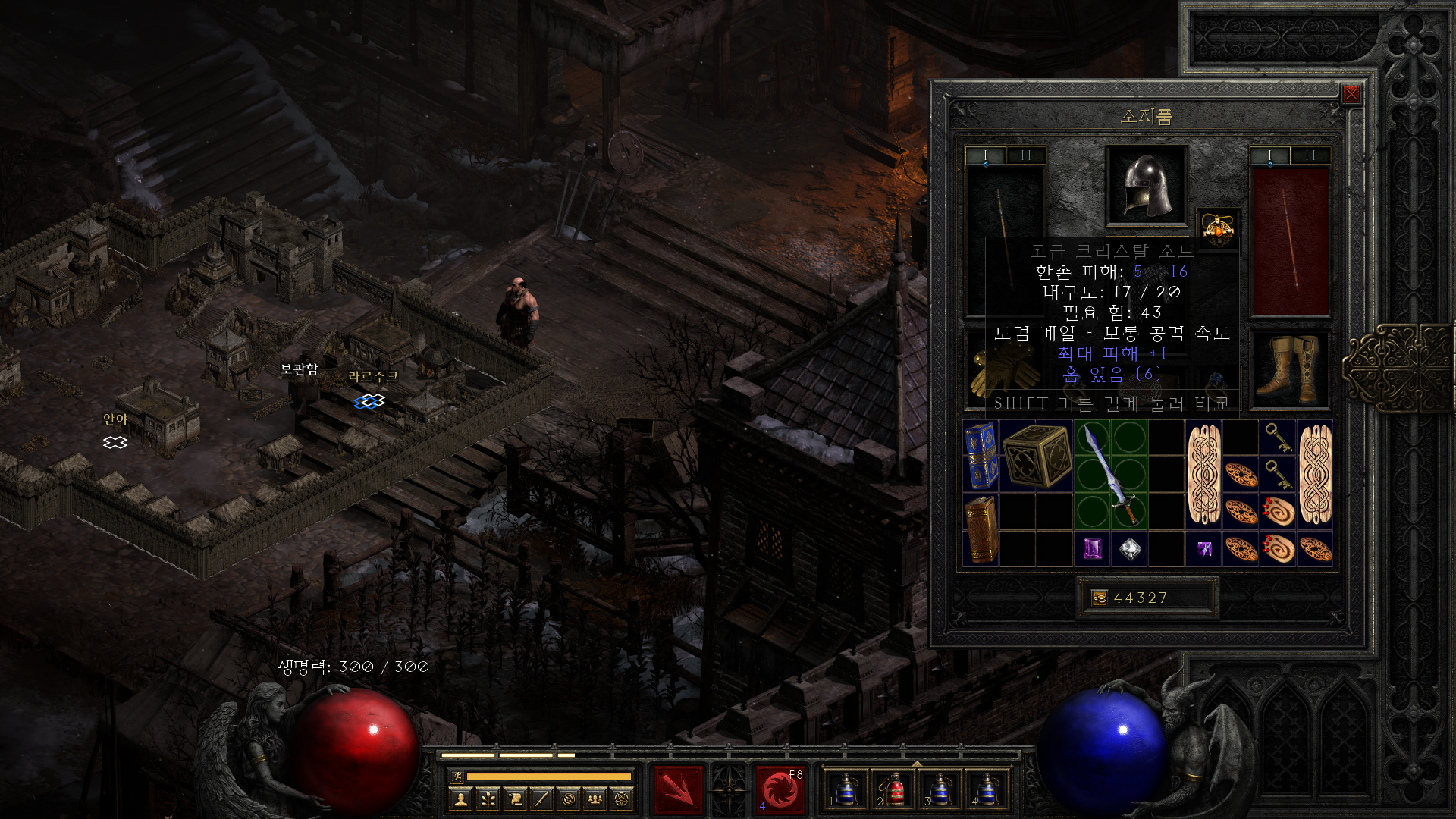1456x819 pixels.
Task: Select the Horadric Cube in inventory
Action: click(x=1036, y=456)
